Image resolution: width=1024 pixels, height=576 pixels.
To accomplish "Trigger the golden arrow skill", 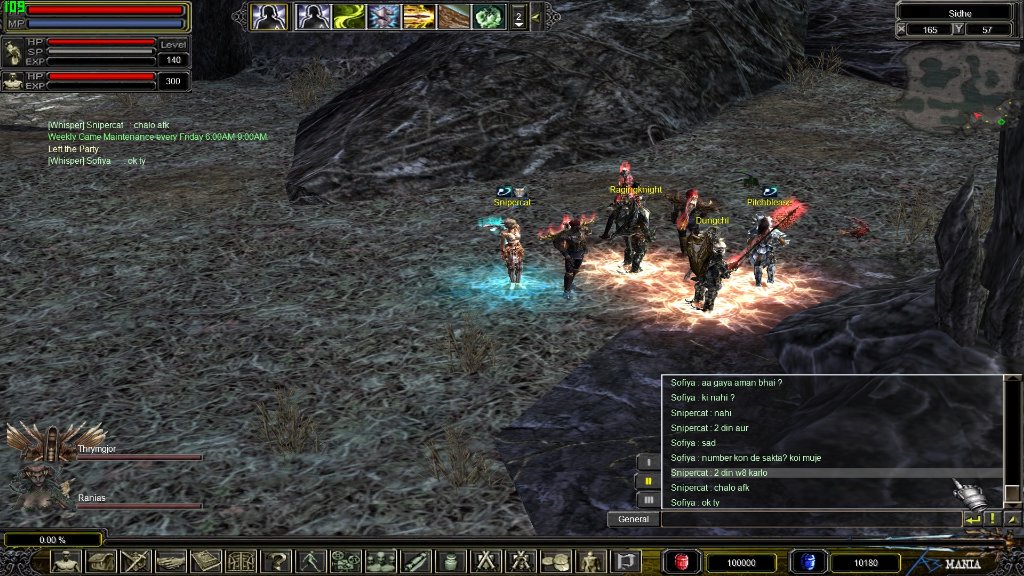I will click(x=420, y=16).
